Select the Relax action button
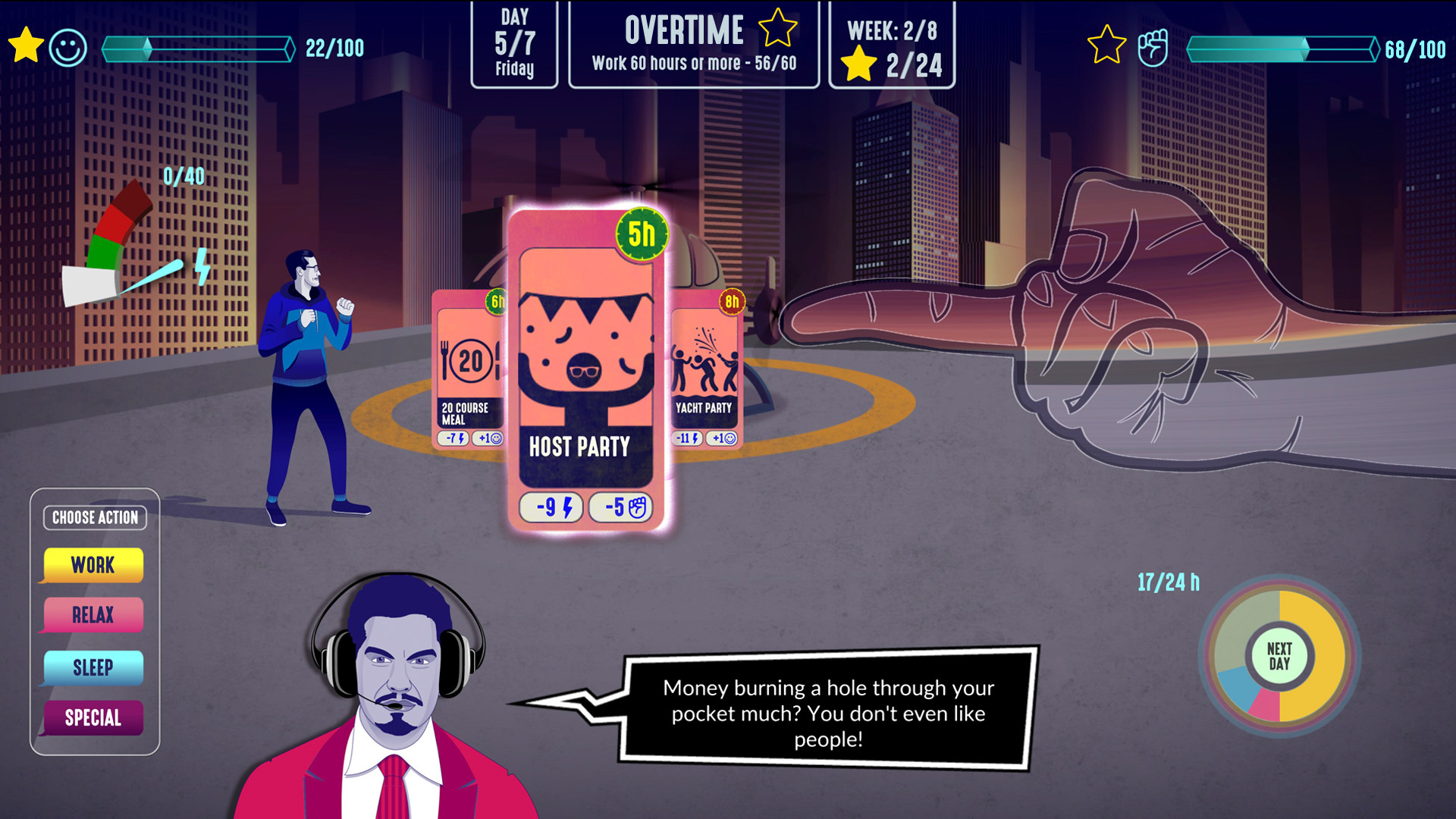 click(x=93, y=615)
